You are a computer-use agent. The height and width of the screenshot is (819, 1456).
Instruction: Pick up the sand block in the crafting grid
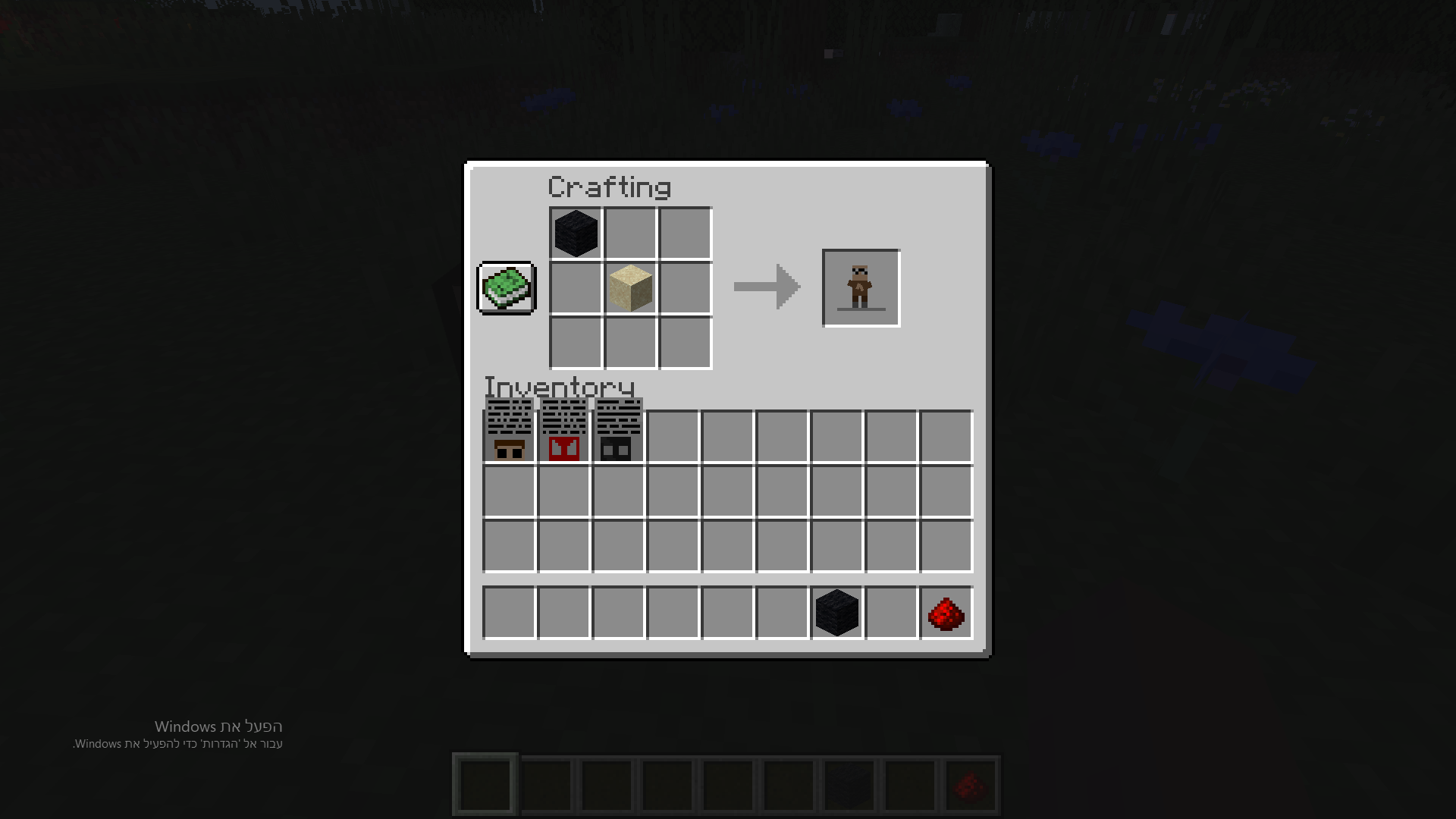(x=629, y=288)
